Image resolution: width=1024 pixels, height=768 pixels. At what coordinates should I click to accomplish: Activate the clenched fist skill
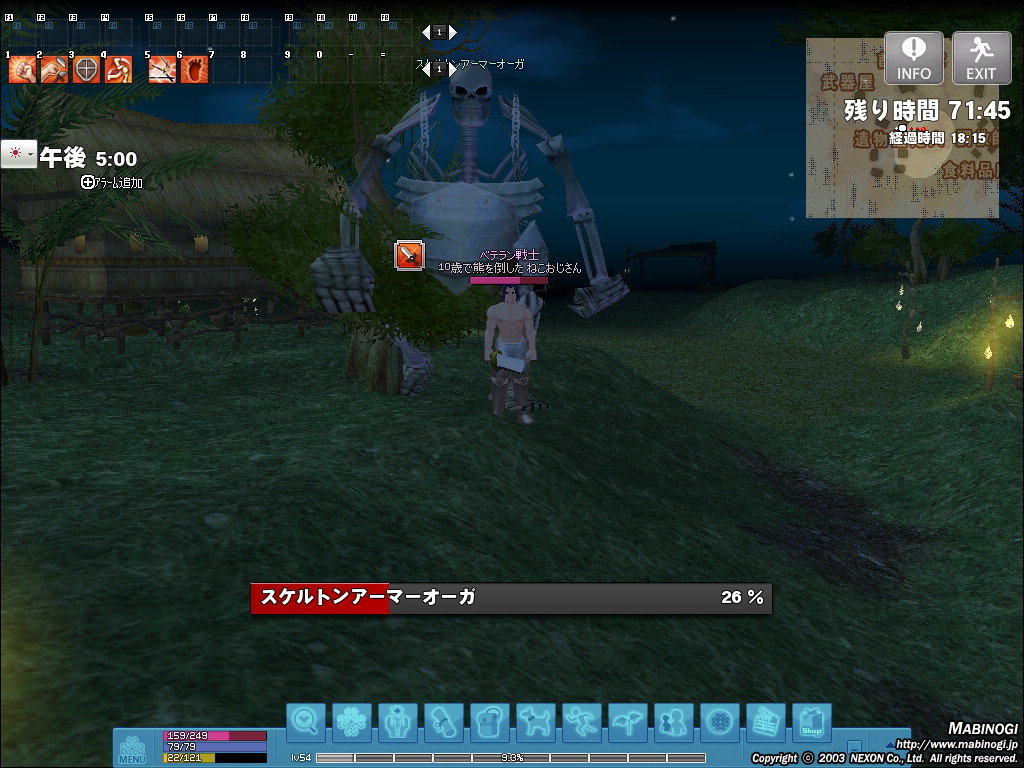[22, 69]
